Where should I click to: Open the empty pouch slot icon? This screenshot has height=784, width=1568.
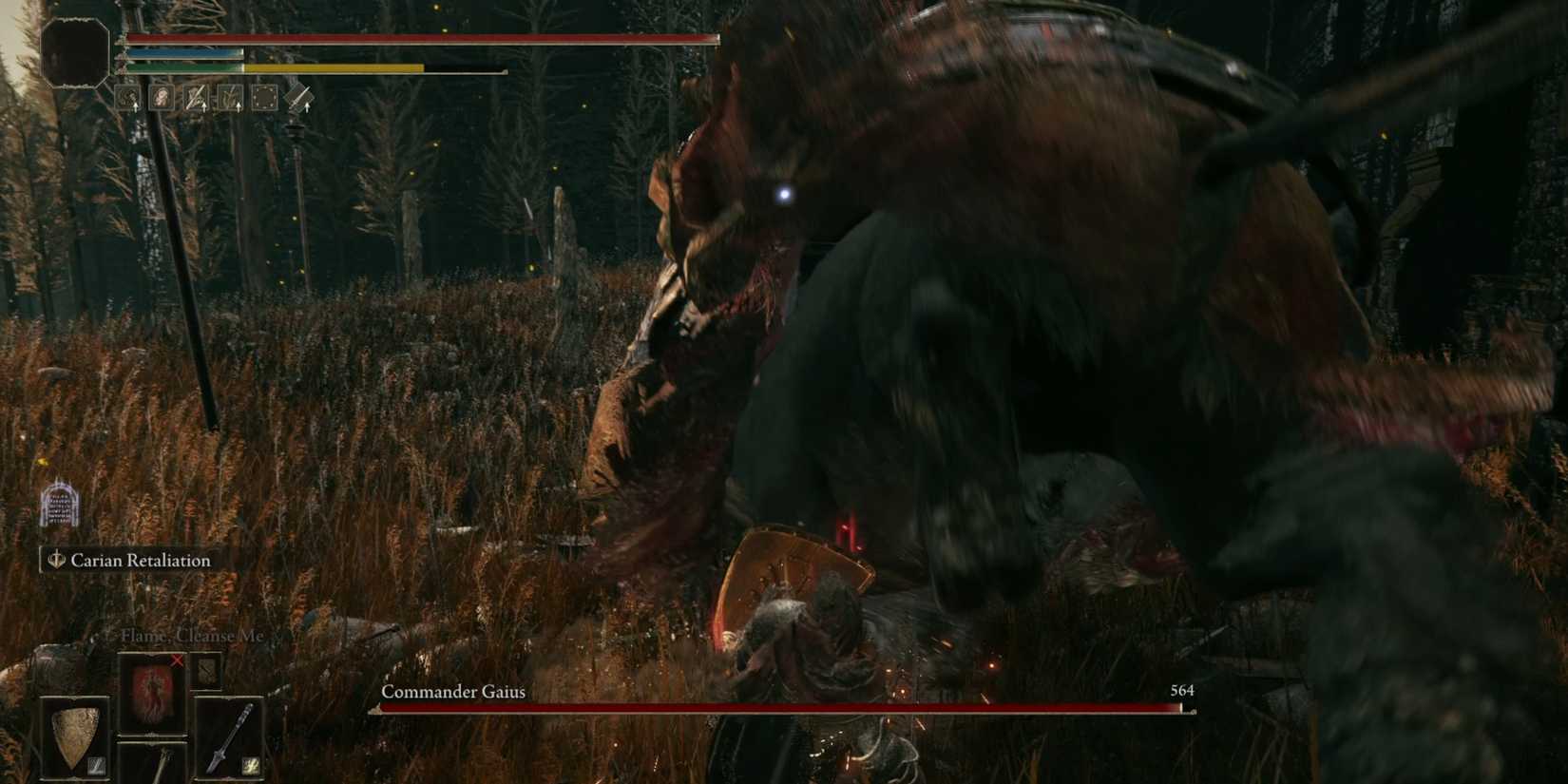(x=263, y=97)
